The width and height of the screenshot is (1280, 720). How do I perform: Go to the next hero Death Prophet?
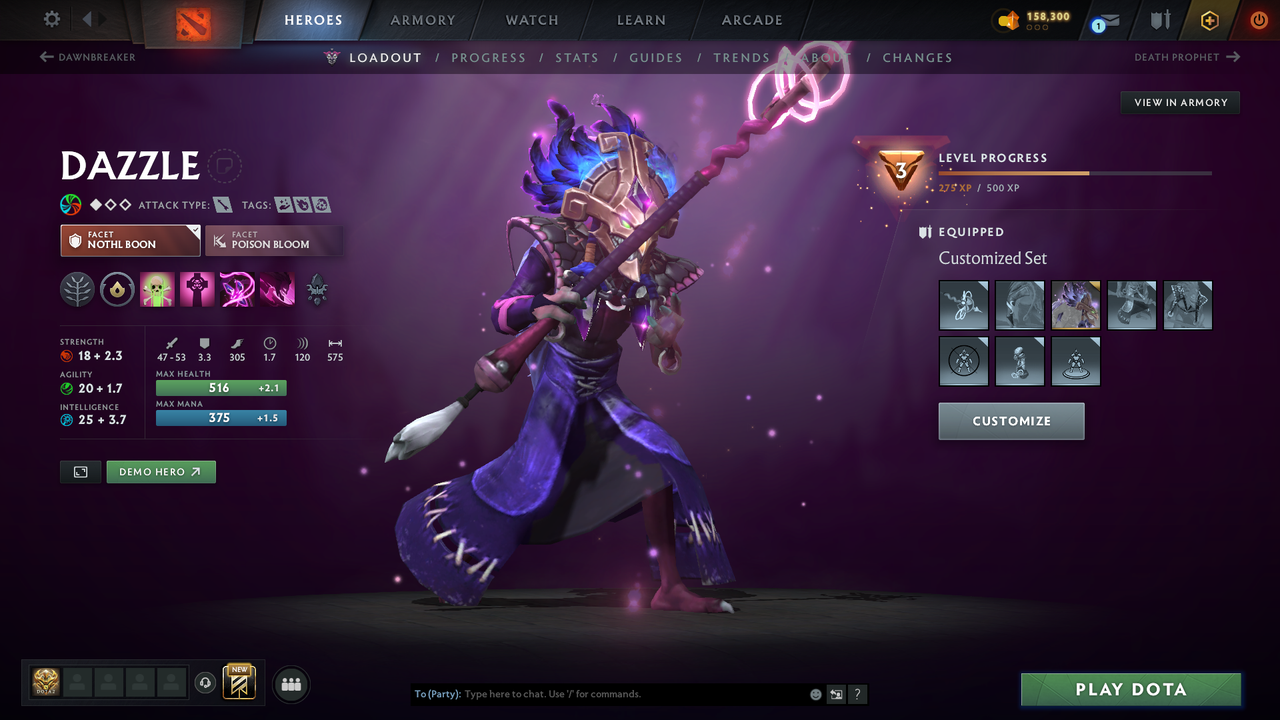[1187, 57]
